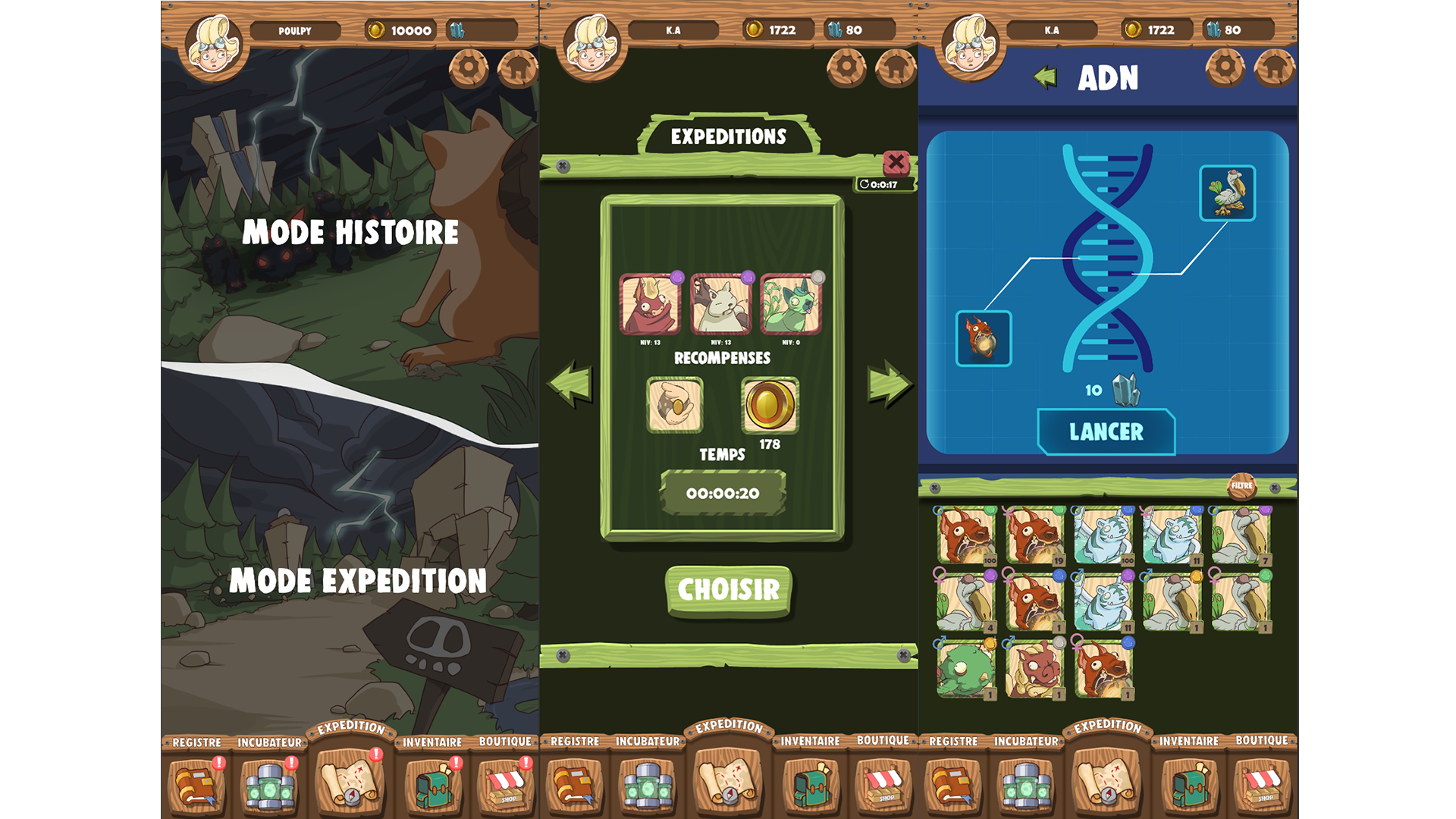Pick the pink baby dragon creature card

1034,670
